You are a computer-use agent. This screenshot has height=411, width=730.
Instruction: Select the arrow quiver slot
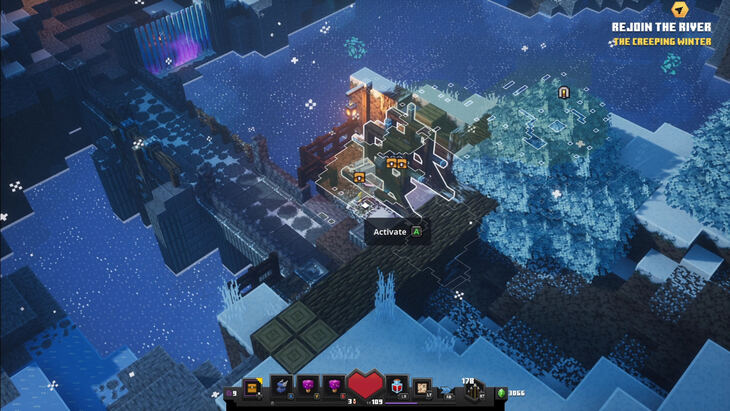tap(473, 388)
